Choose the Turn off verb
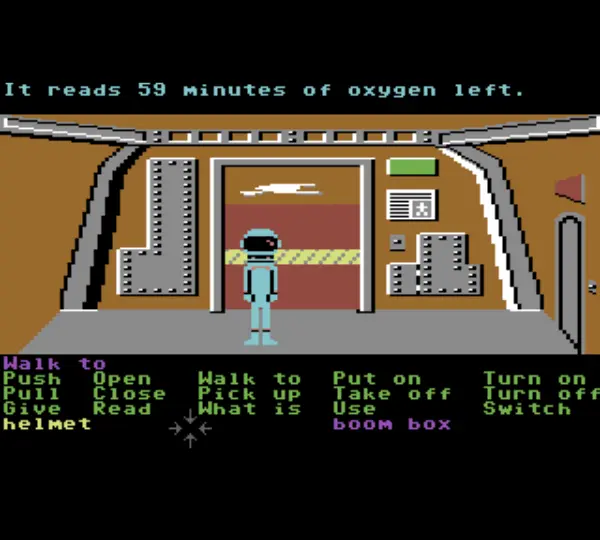The width and height of the screenshot is (600, 540). click(x=540, y=394)
